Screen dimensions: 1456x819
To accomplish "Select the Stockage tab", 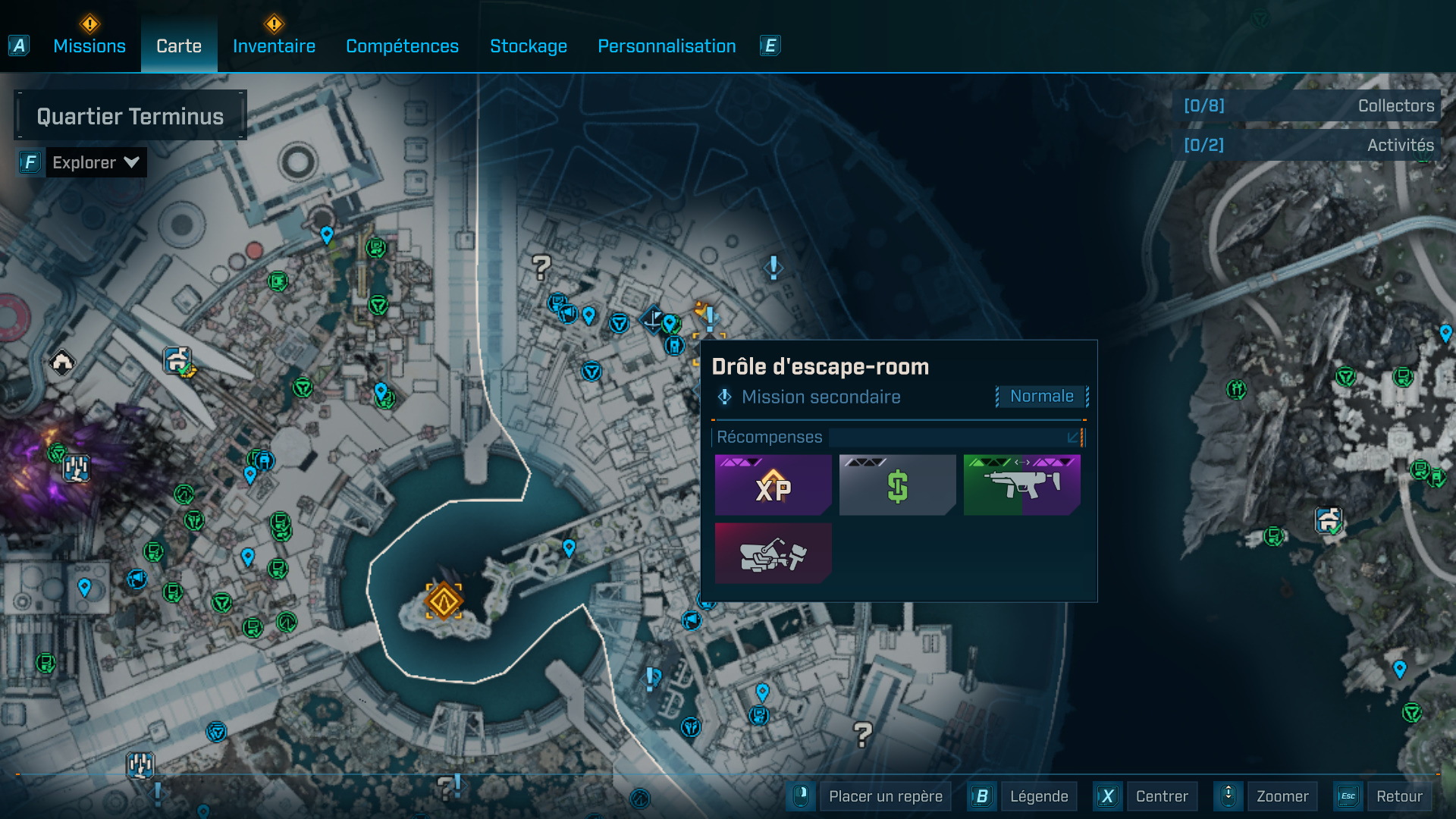I will [x=529, y=46].
